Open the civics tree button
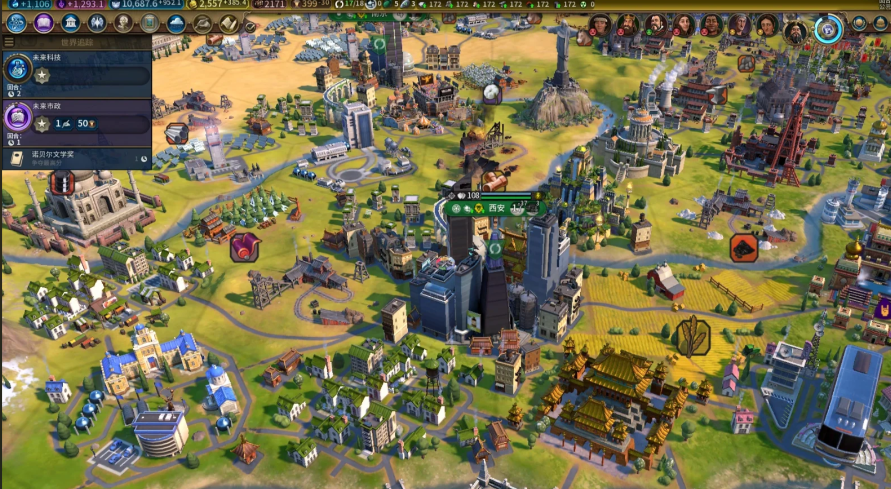The width and height of the screenshot is (891, 489). pyautogui.click(x=44, y=23)
